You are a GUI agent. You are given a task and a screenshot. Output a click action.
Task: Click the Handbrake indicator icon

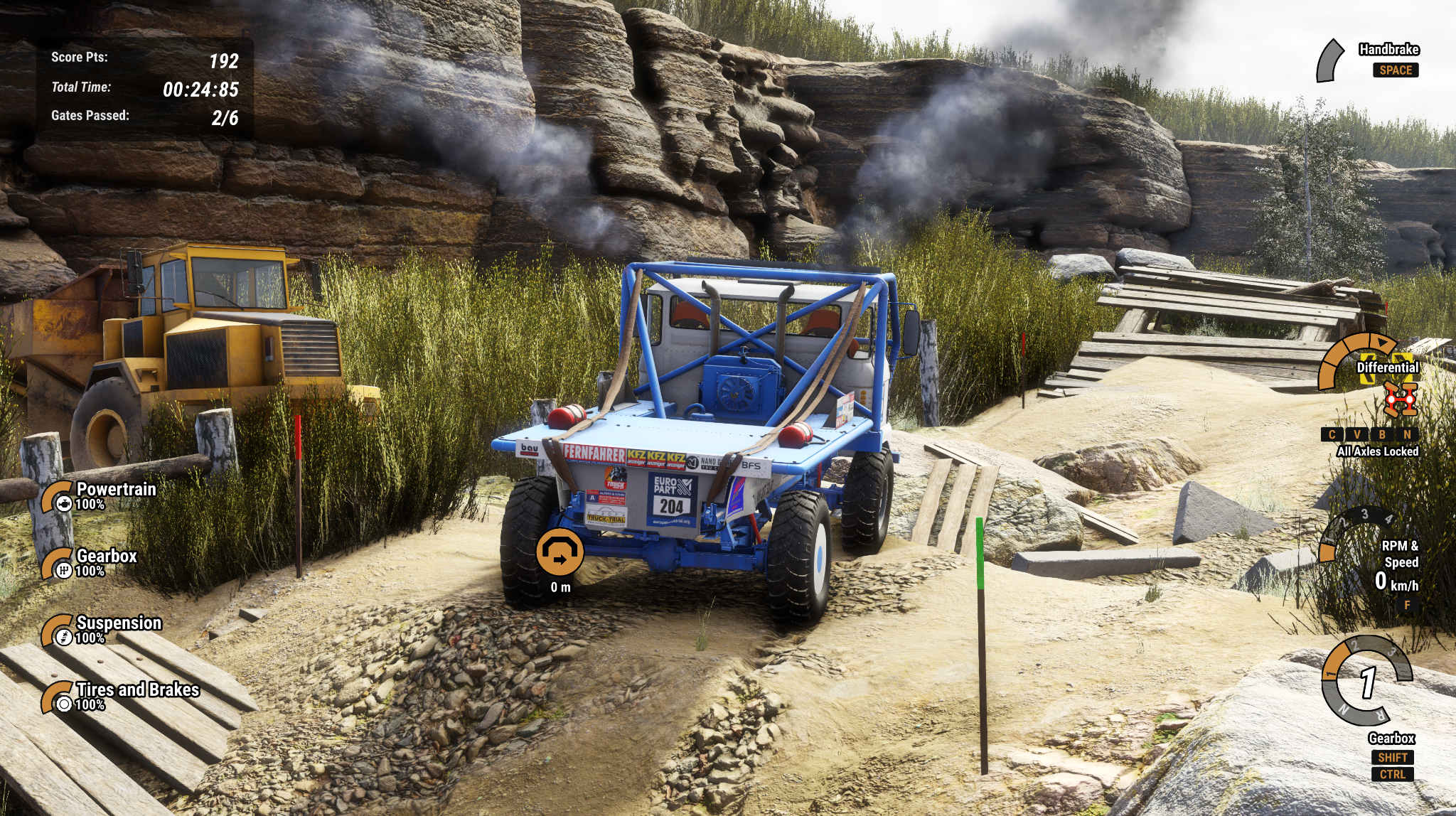[1329, 61]
